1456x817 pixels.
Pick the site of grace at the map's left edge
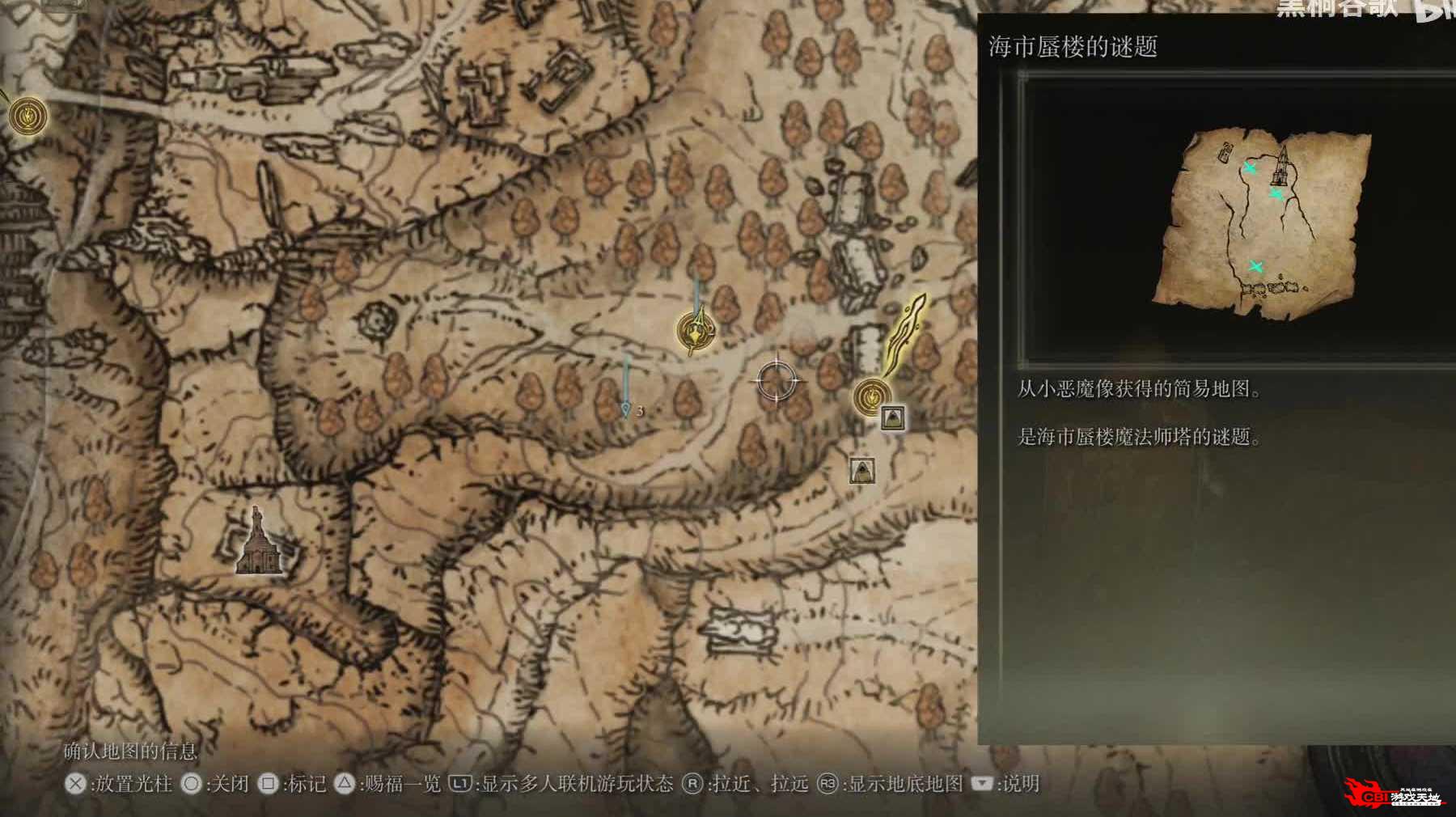28,115
